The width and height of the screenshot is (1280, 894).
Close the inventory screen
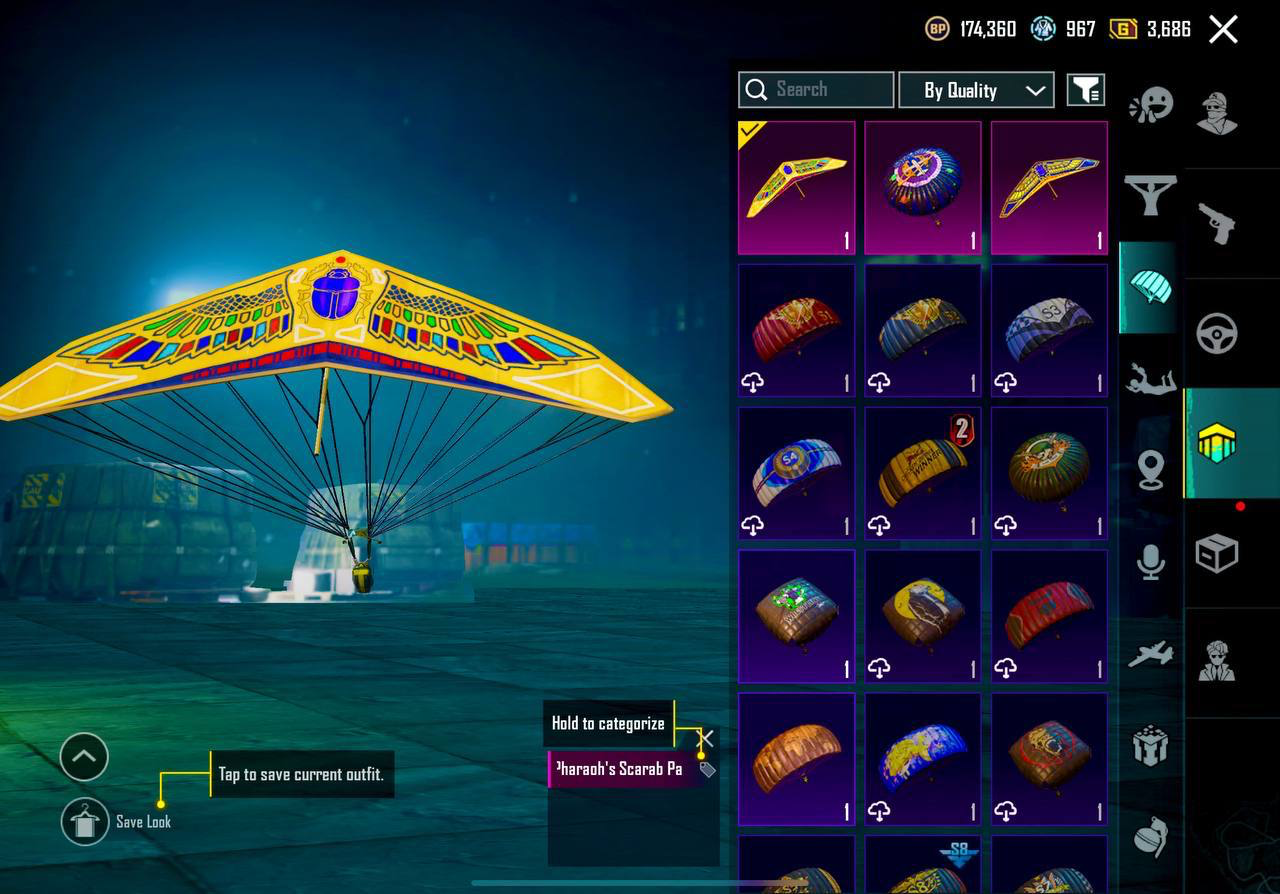pos(1223,29)
